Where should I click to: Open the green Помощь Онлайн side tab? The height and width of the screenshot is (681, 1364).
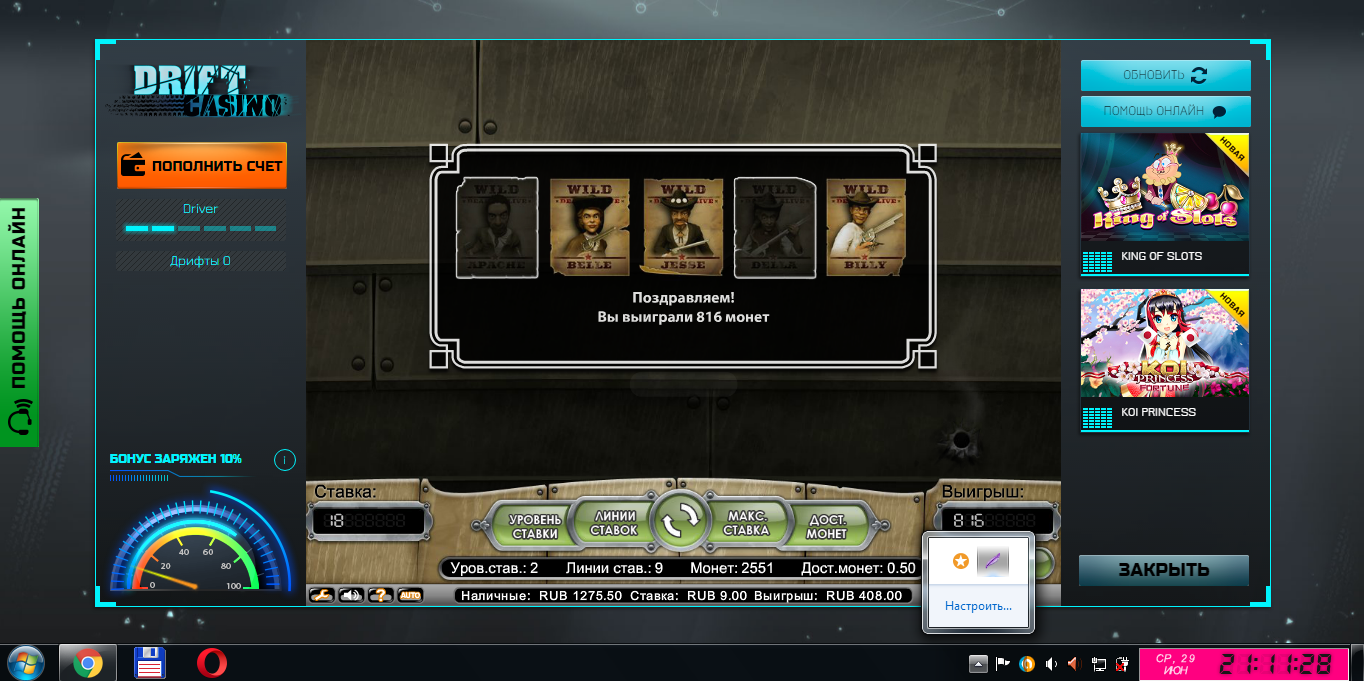(x=19, y=322)
